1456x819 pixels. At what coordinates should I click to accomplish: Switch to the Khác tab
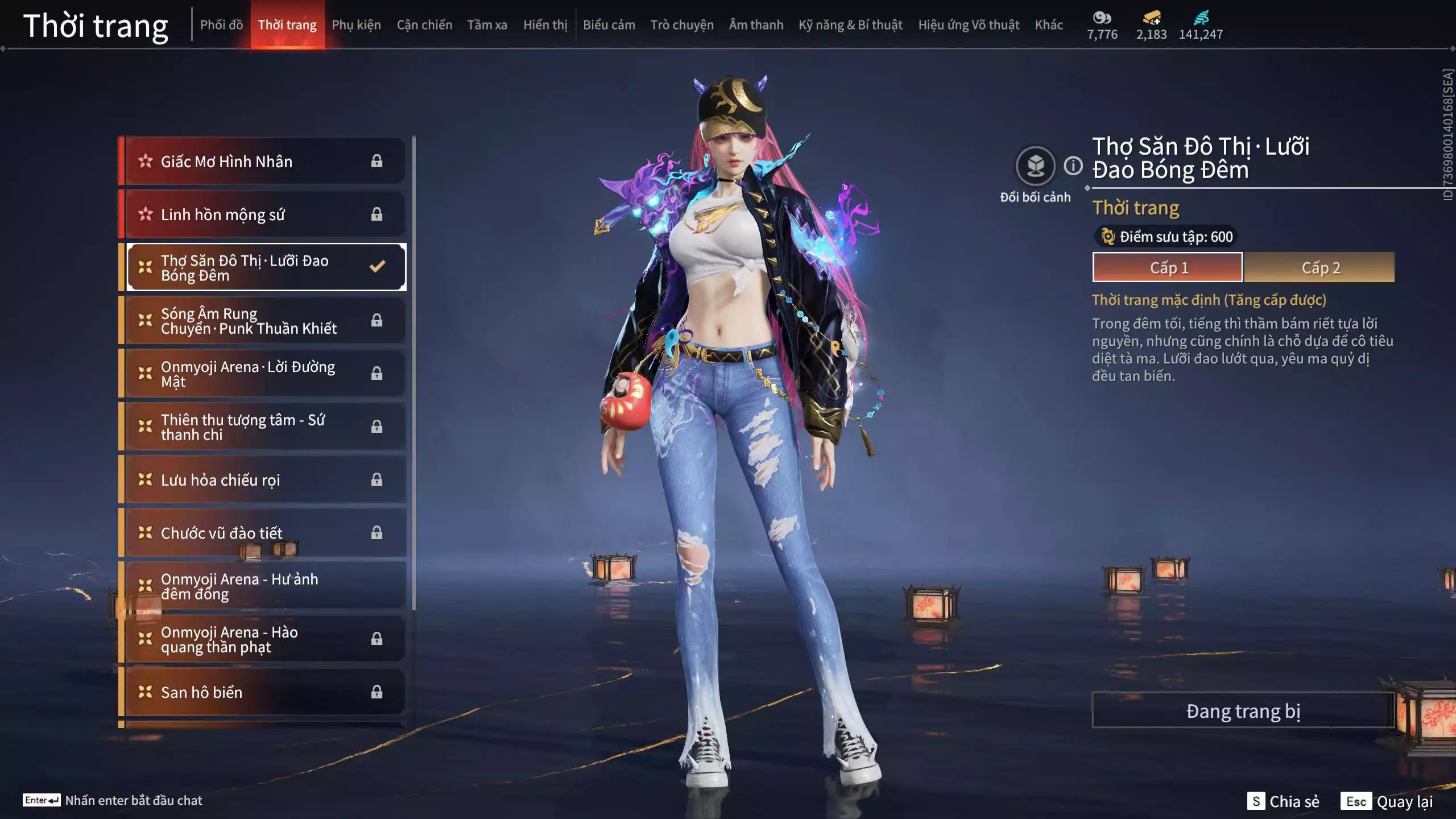point(1048,25)
